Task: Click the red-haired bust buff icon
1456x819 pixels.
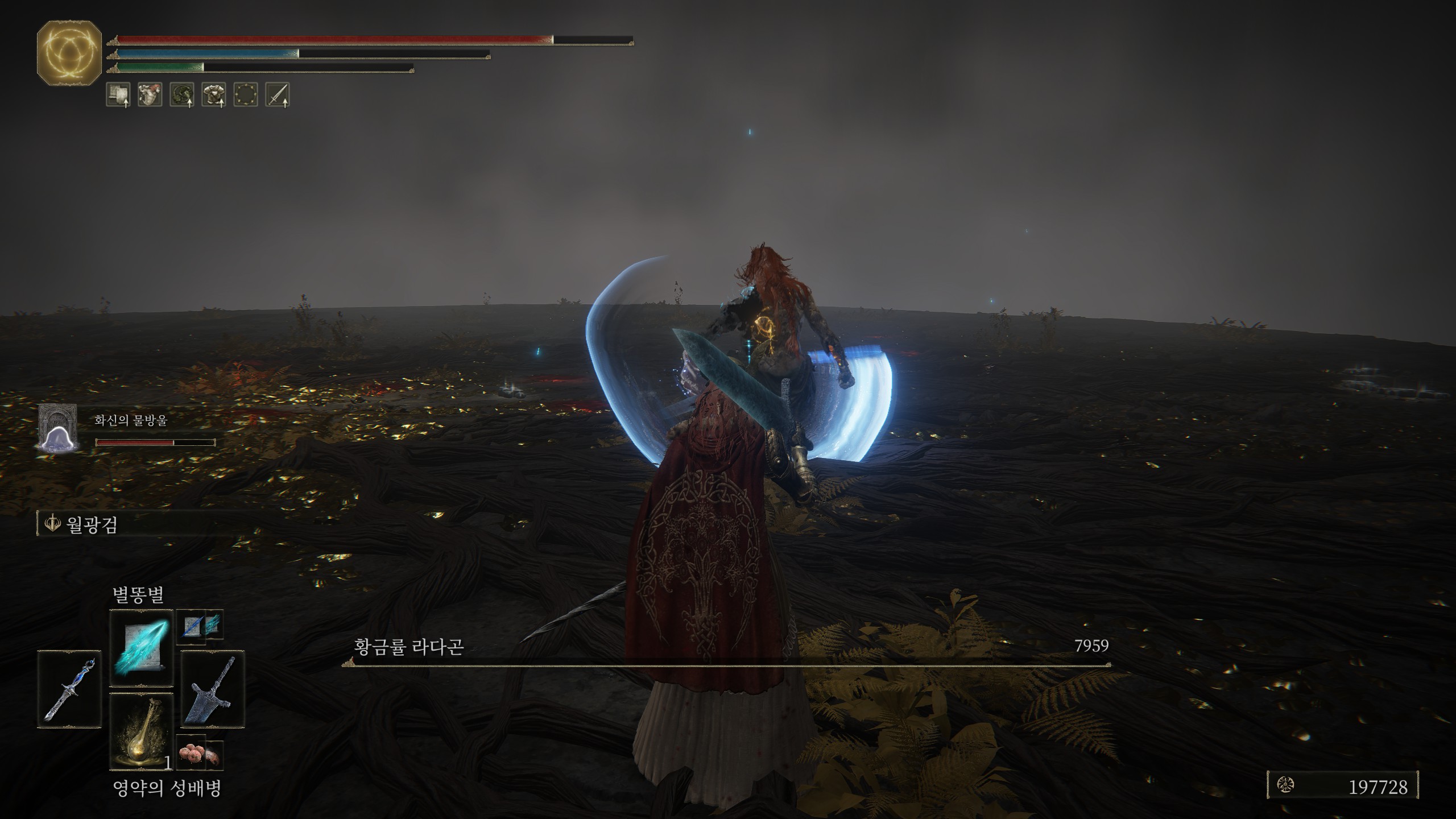Action: [x=150, y=94]
